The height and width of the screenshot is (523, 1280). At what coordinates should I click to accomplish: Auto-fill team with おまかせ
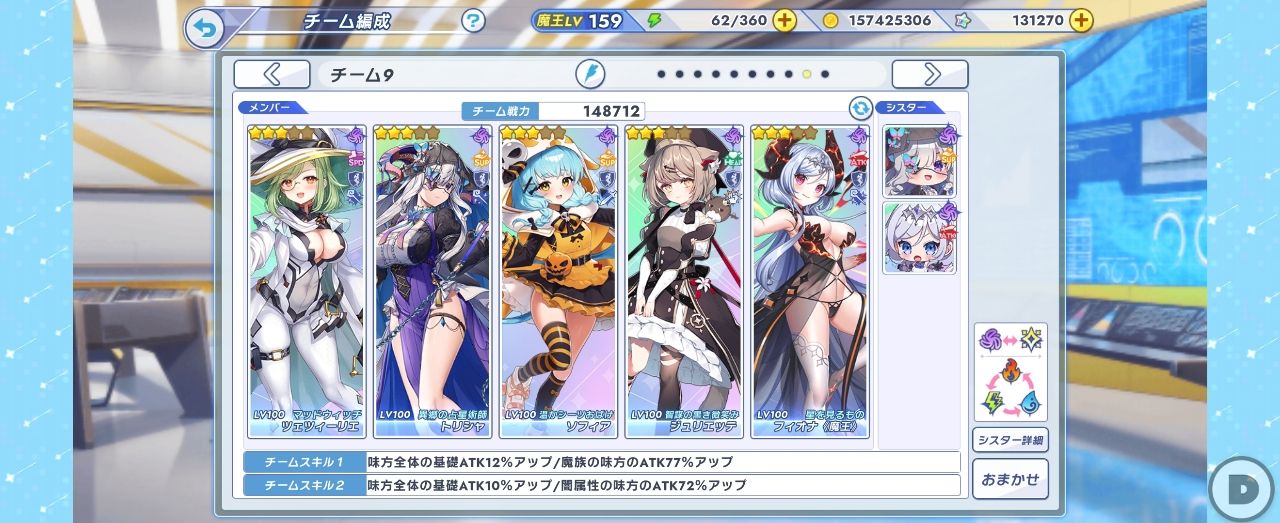point(1010,479)
